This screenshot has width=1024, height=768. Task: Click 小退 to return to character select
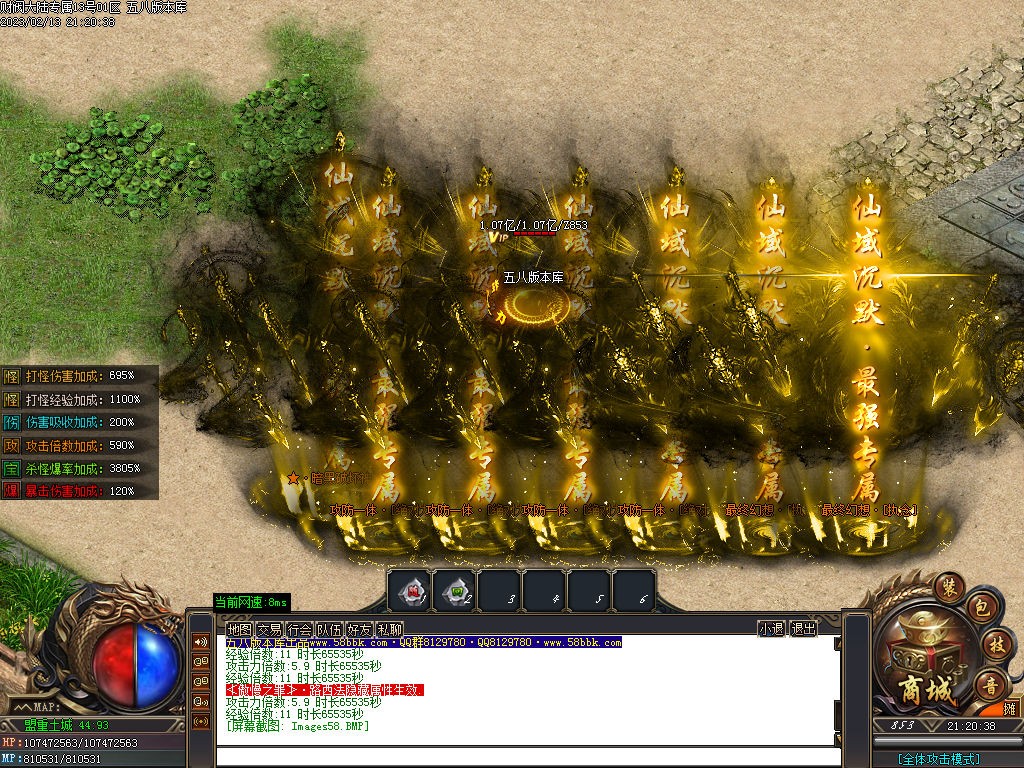pyautogui.click(x=771, y=629)
